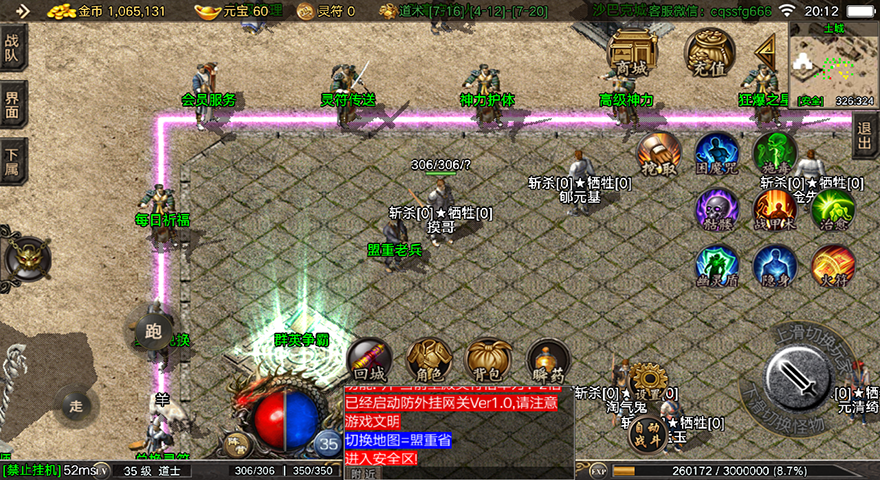Viewport: 880px width, 480px height.
Task: Open the 界面 interface tab
Action: pyautogui.click(x=13, y=104)
